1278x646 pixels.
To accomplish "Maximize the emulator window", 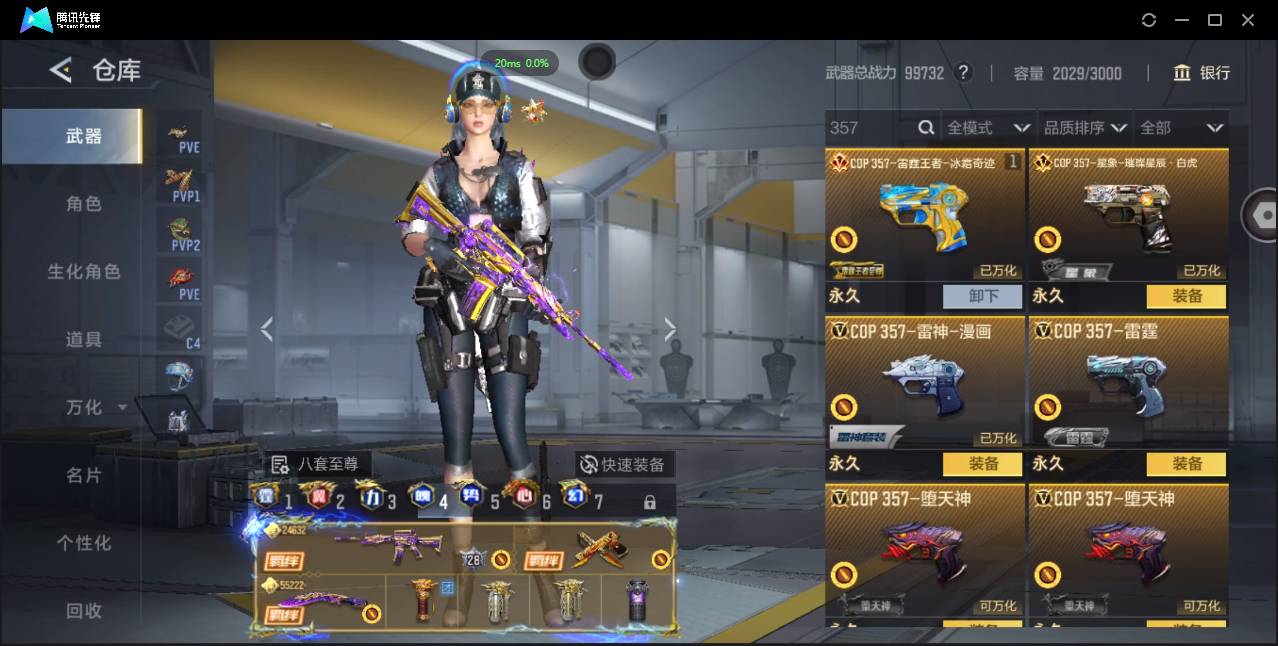I will (1215, 20).
